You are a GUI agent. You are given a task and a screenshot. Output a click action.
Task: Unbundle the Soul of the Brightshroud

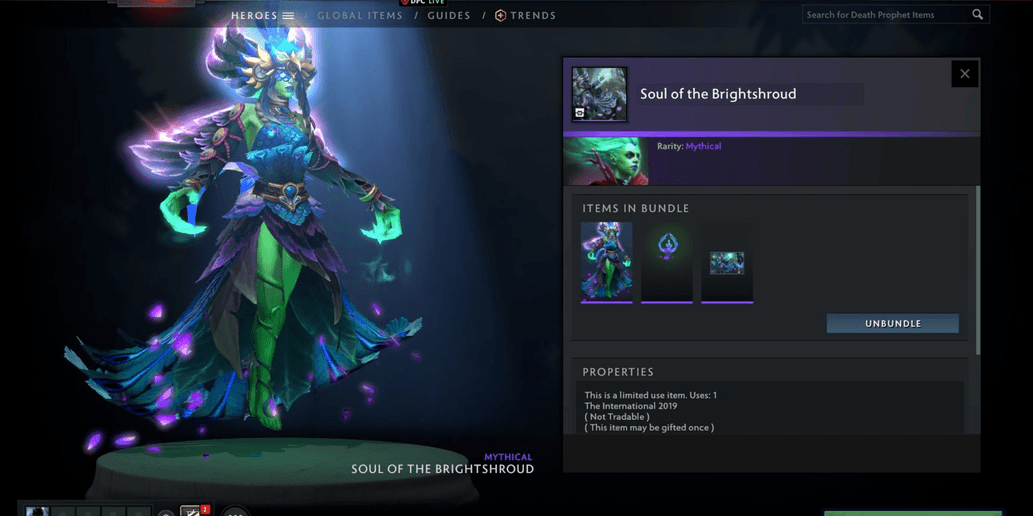(x=892, y=323)
